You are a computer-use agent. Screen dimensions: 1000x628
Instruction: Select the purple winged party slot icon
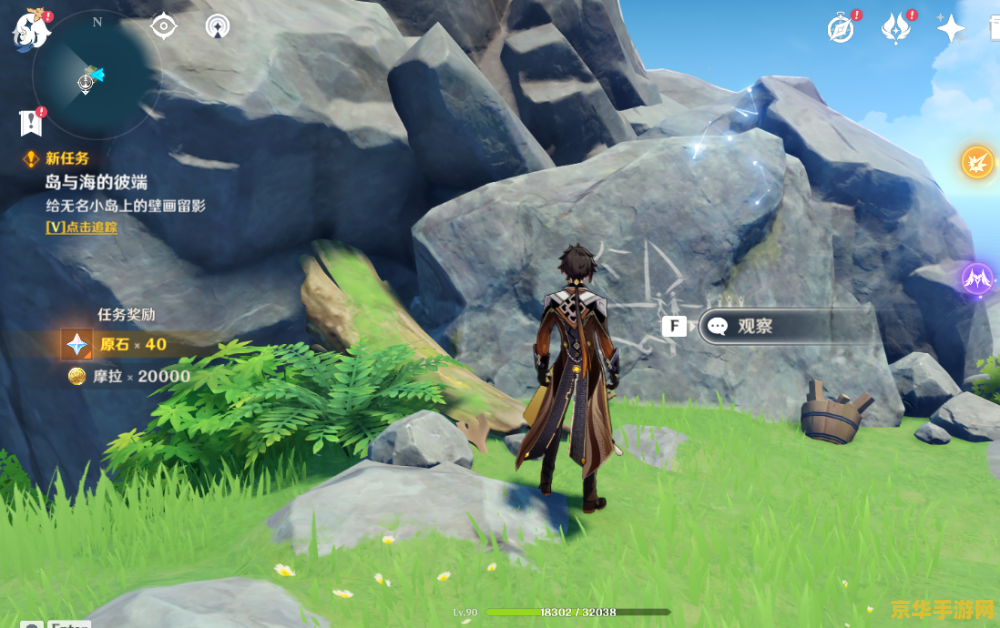tap(978, 278)
